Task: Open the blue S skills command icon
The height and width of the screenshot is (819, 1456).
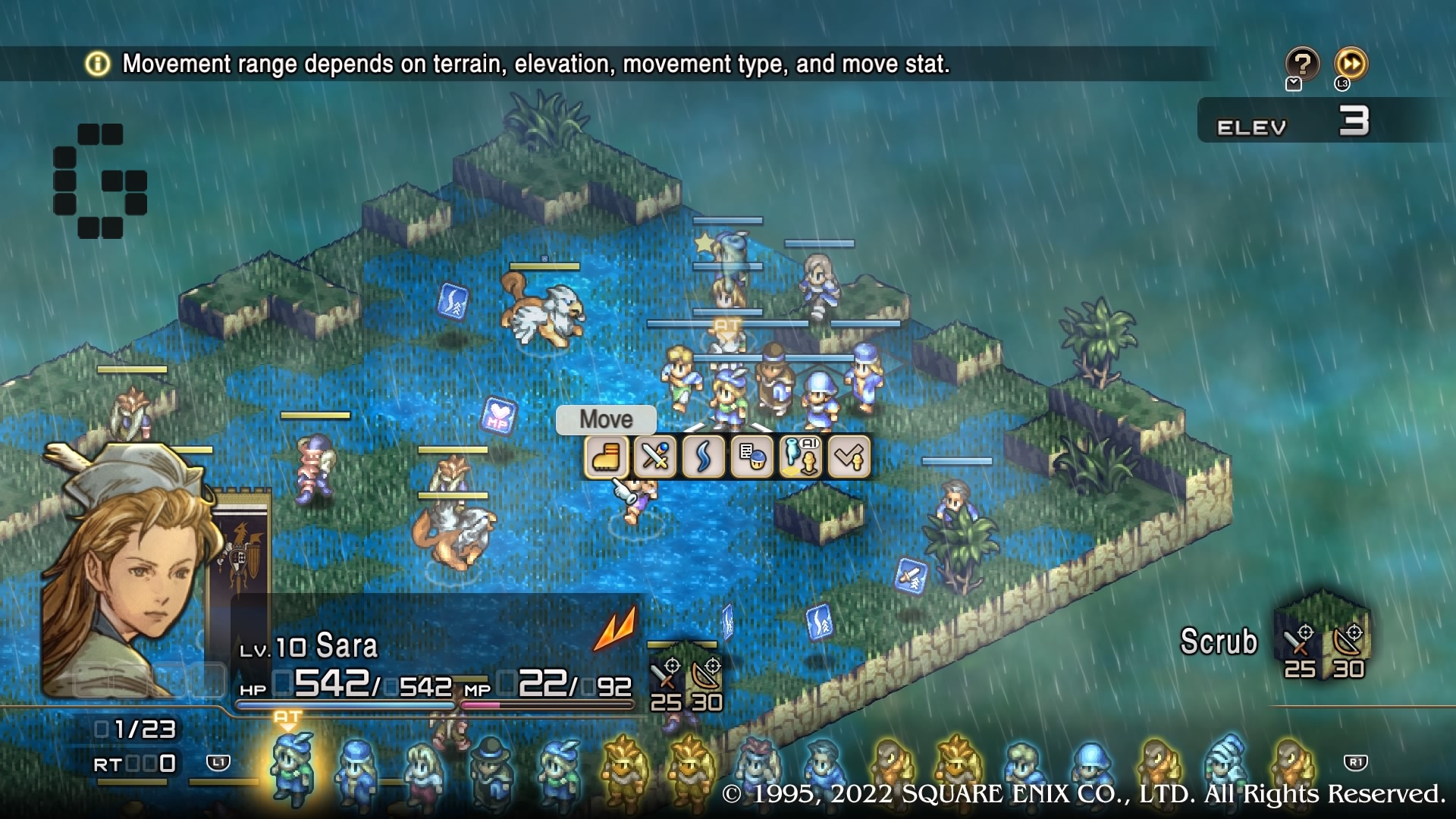Action: coord(704,457)
